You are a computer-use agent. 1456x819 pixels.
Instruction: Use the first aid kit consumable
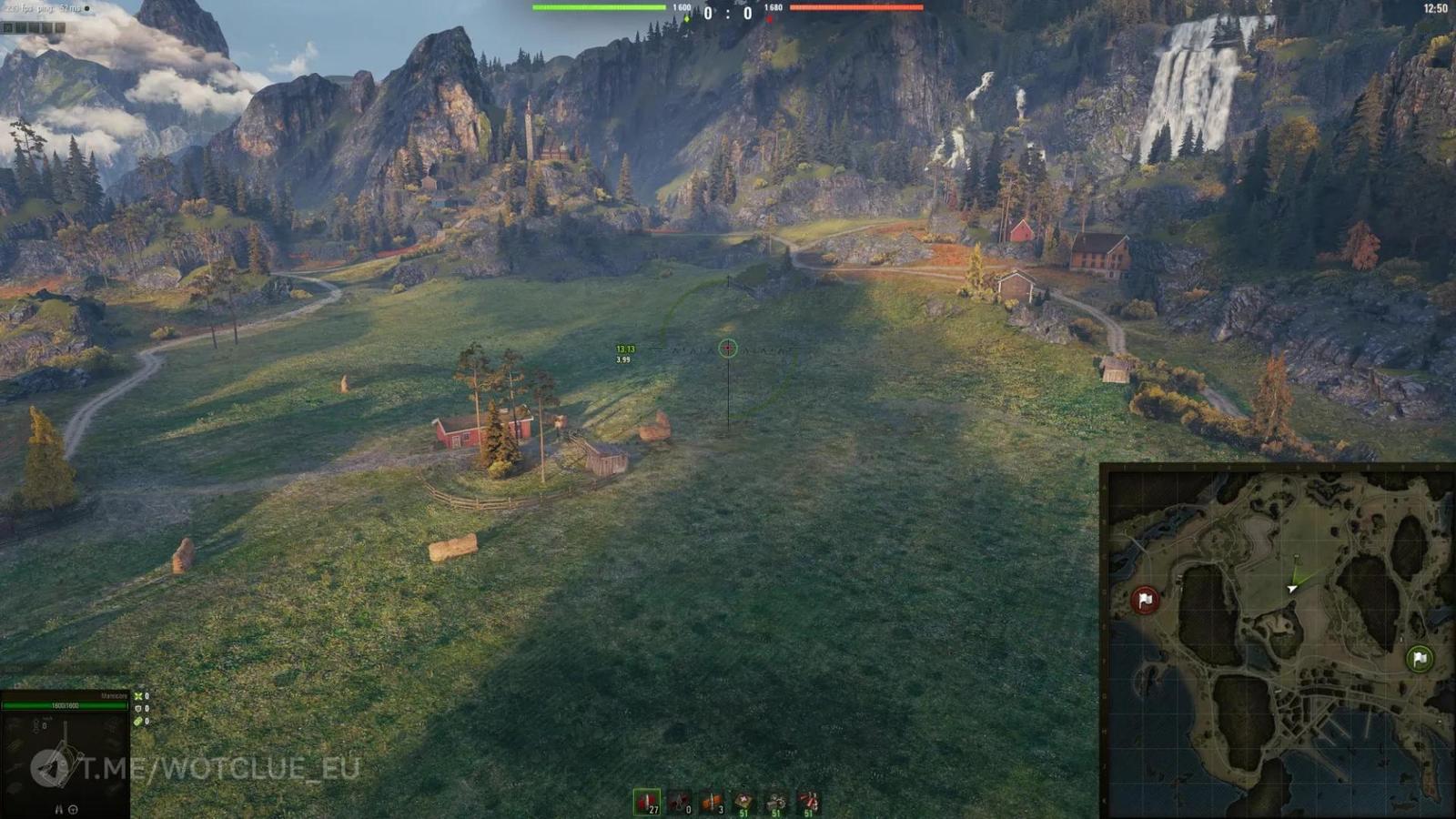pos(744,799)
